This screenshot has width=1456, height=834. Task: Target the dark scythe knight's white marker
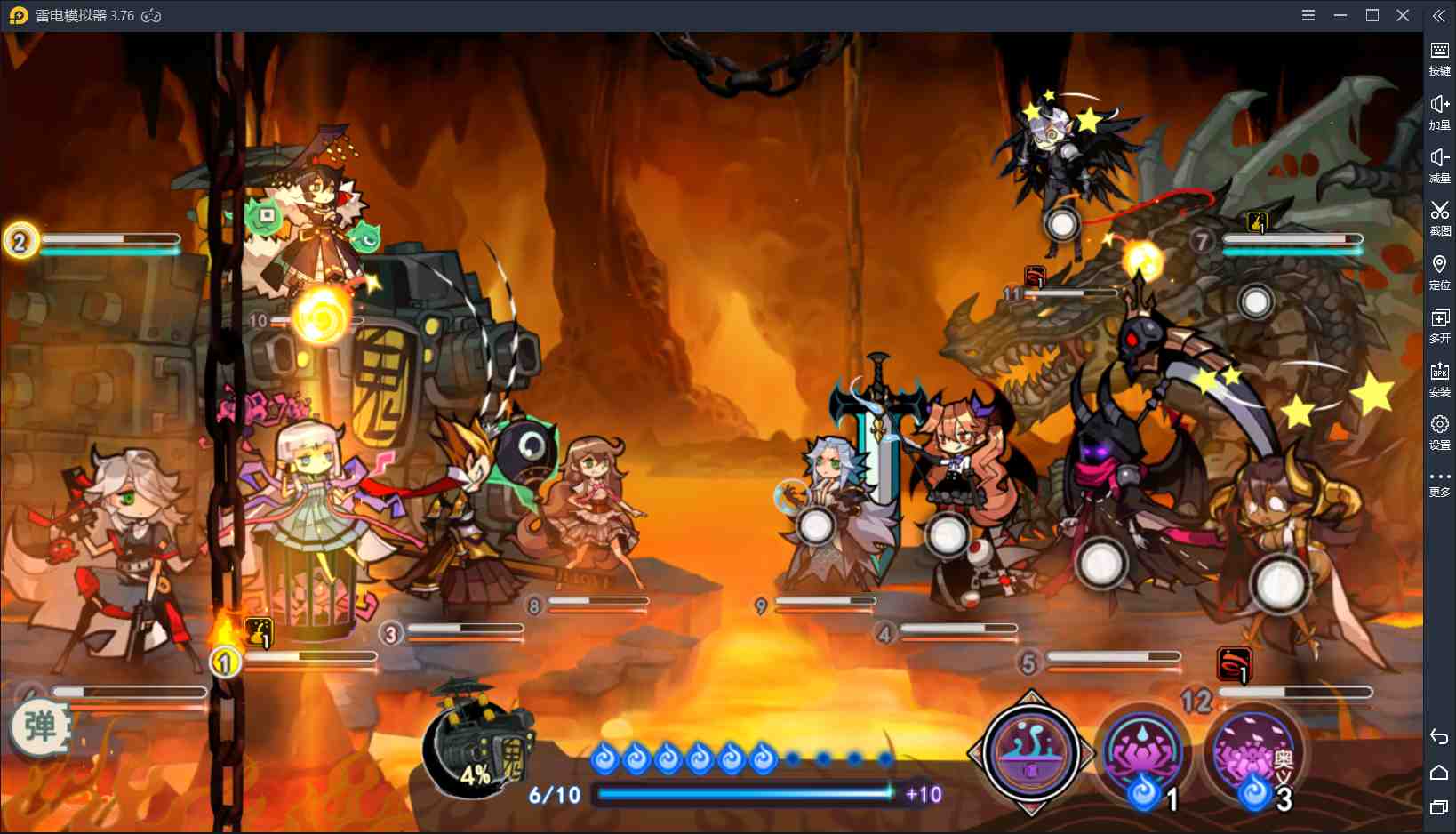click(x=1101, y=563)
